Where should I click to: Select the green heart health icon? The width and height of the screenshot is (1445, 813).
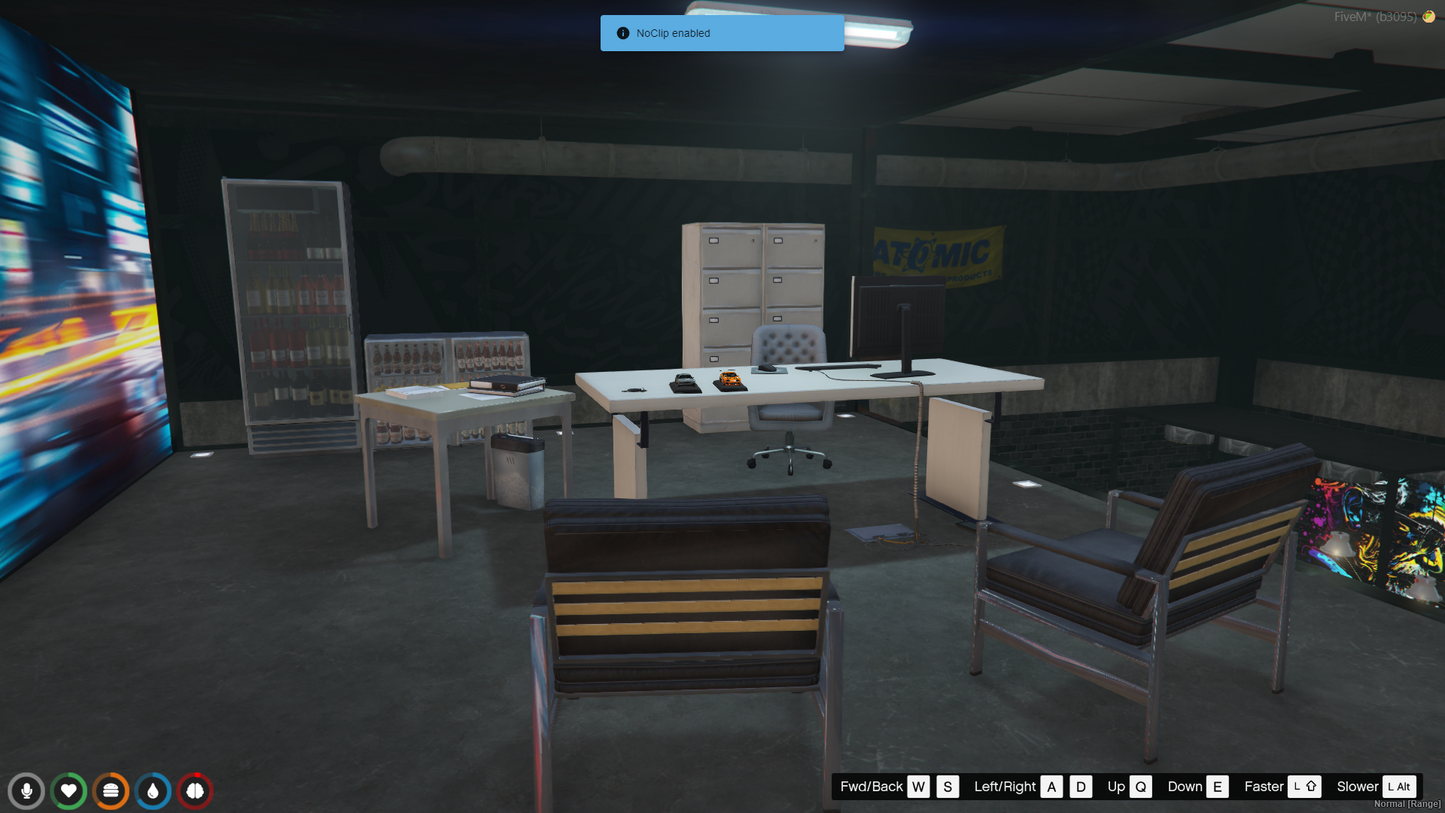(x=69, y=791)
